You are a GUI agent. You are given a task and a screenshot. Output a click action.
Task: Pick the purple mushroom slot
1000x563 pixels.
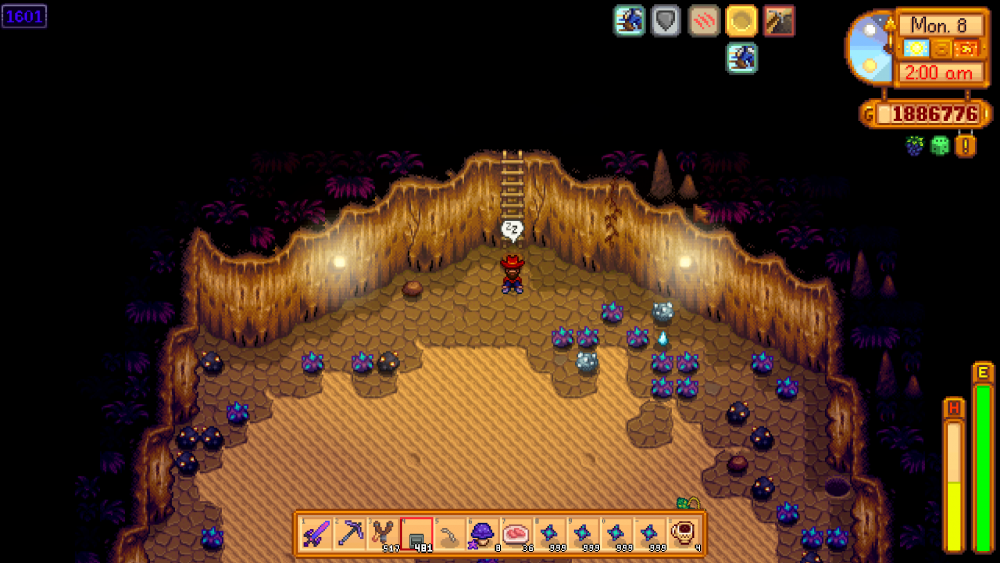pos(484,533)
